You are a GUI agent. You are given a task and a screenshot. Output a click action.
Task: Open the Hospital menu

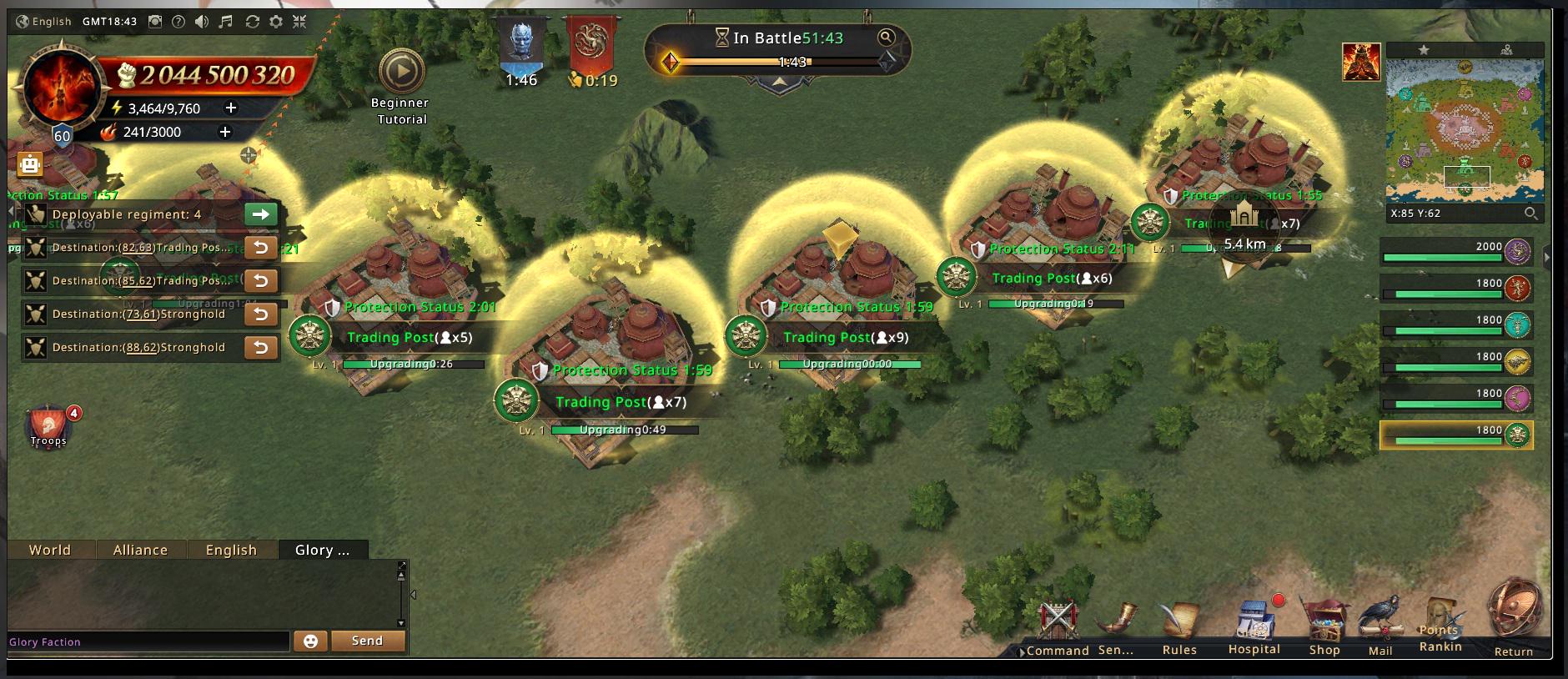pyautogui.click(x=1254, y=626)
